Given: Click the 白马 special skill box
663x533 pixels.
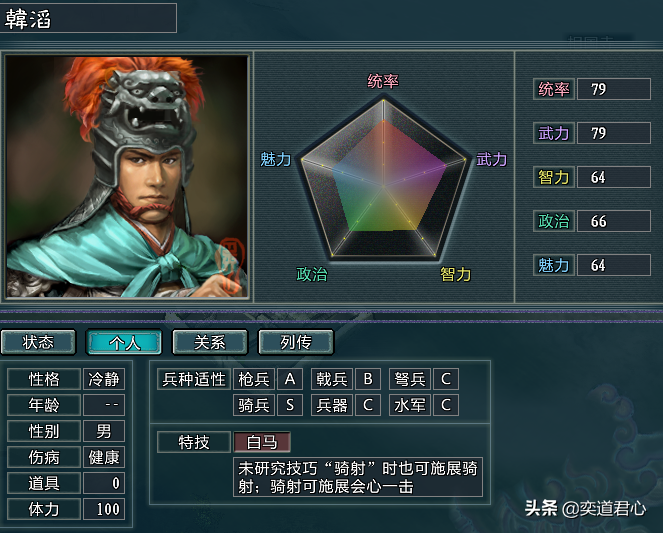Looking at the screenshot, I should click(262, 442).
